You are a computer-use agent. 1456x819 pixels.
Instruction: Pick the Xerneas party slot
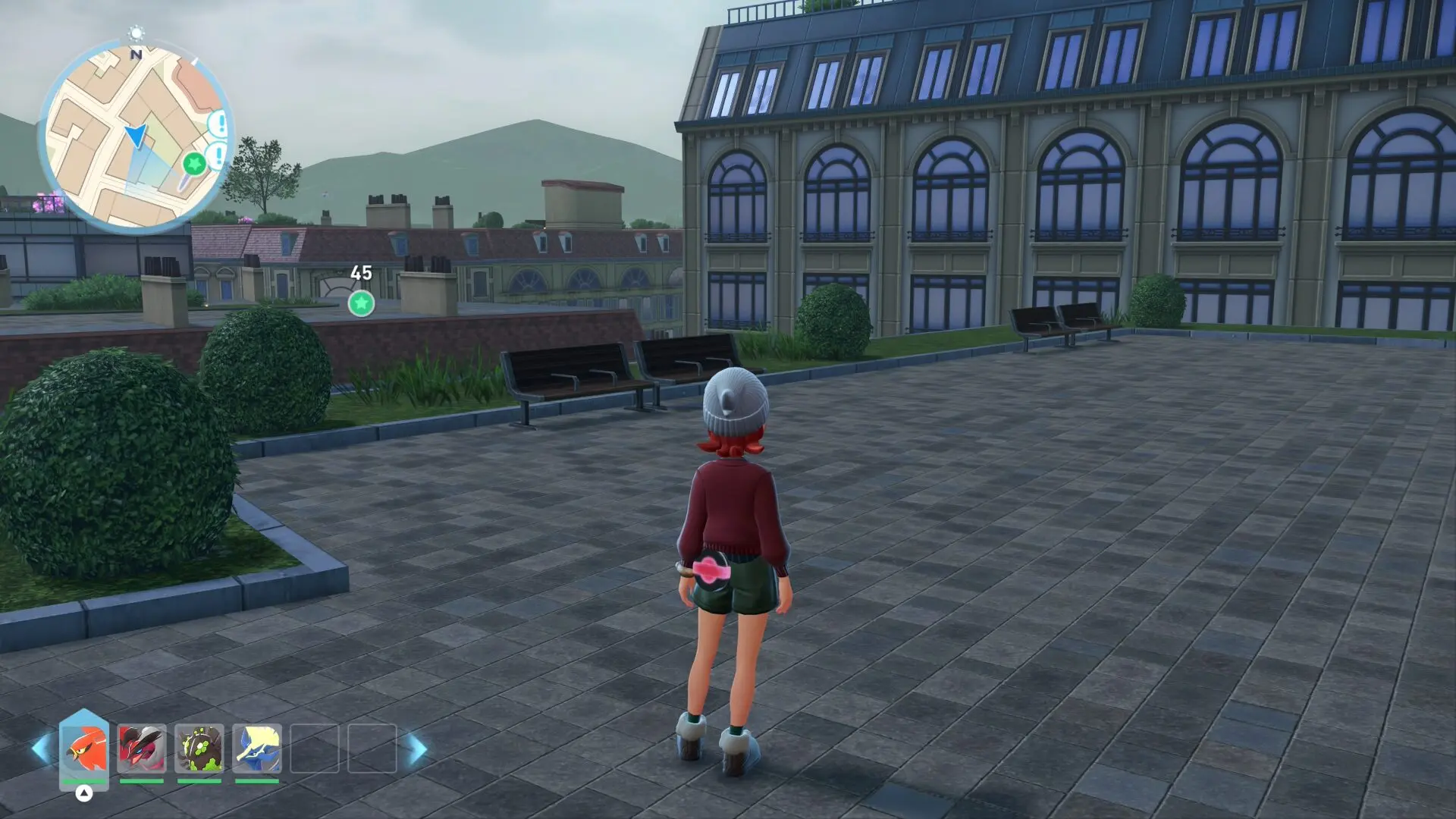[257, 748]
